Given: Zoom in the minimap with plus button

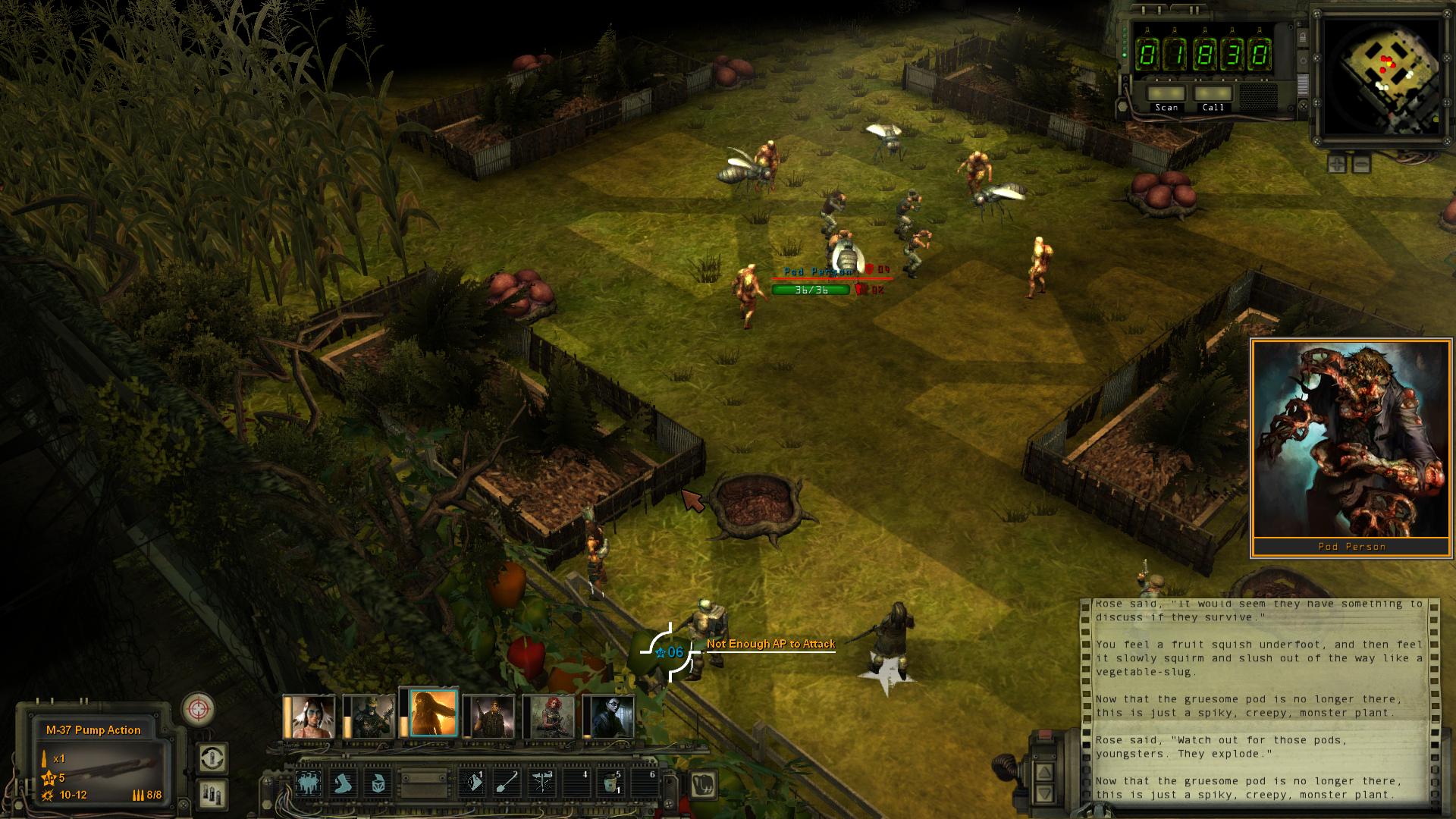Looking at the screenshot, I should tap(1337, 163).
